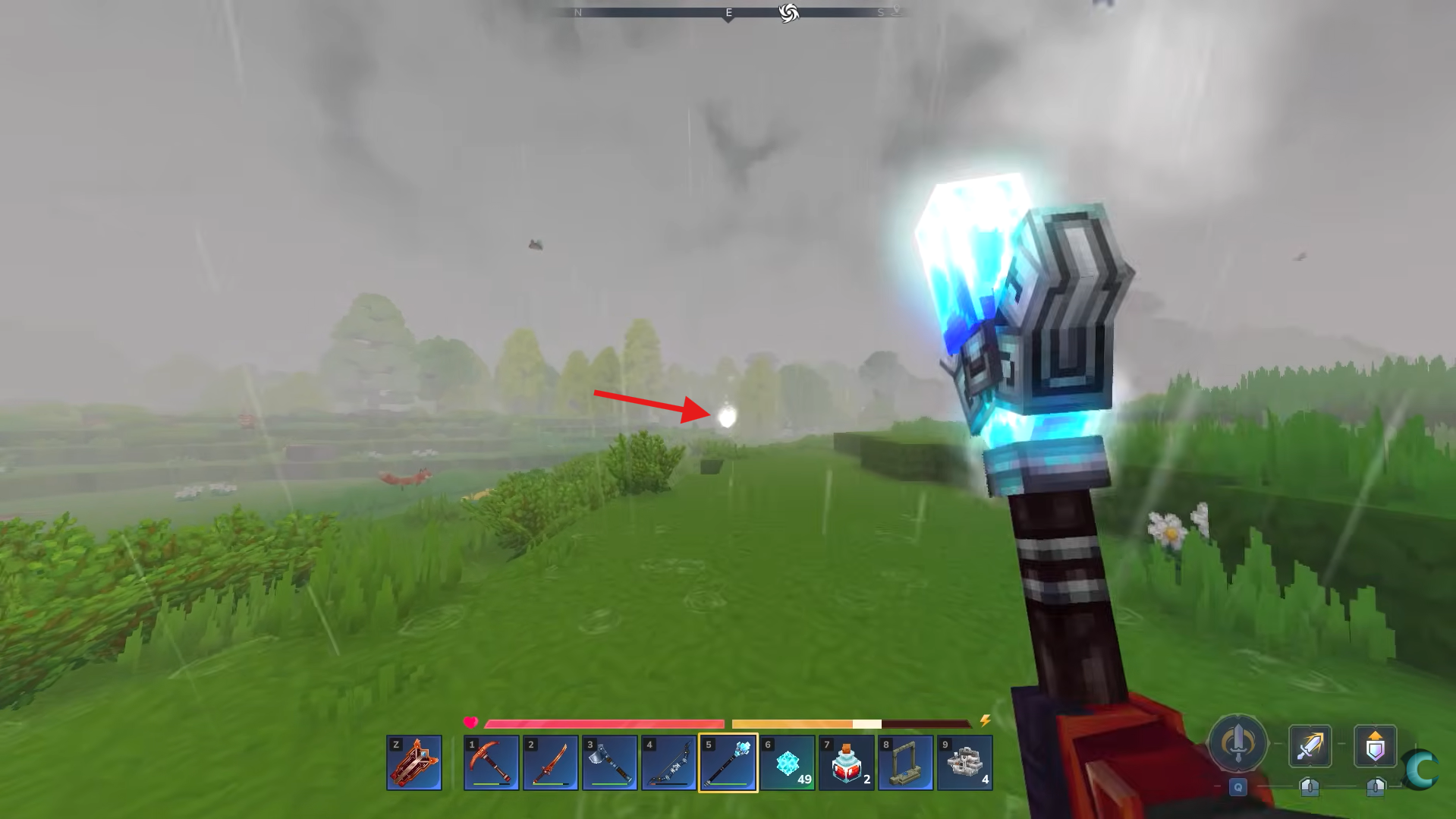This screenshot has width=1456, height=819.
Task: Trigger the shield defense buff skill
Action: click(x=1376, y=746)
